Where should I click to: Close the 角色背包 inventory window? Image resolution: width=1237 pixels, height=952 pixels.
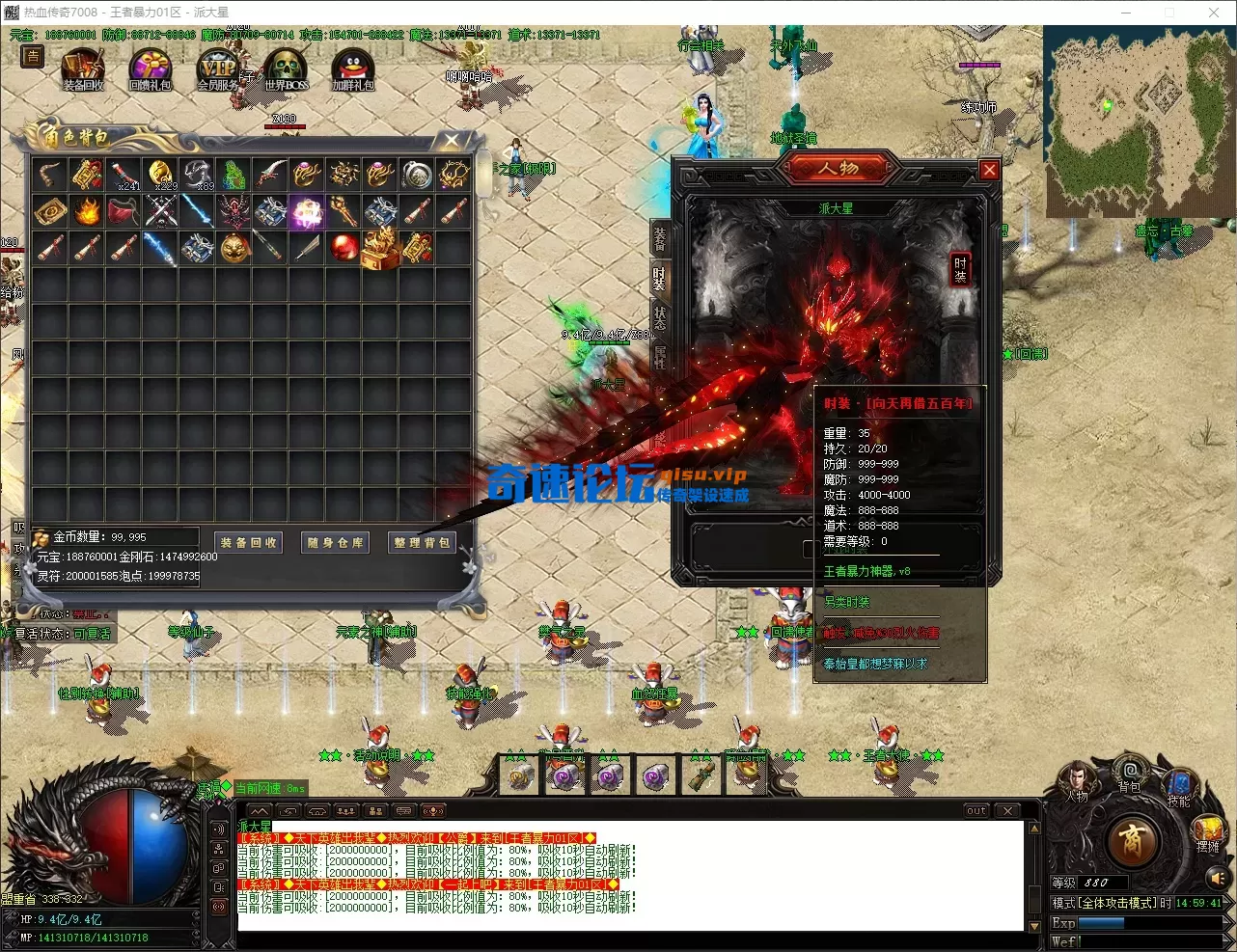(451, 141)
